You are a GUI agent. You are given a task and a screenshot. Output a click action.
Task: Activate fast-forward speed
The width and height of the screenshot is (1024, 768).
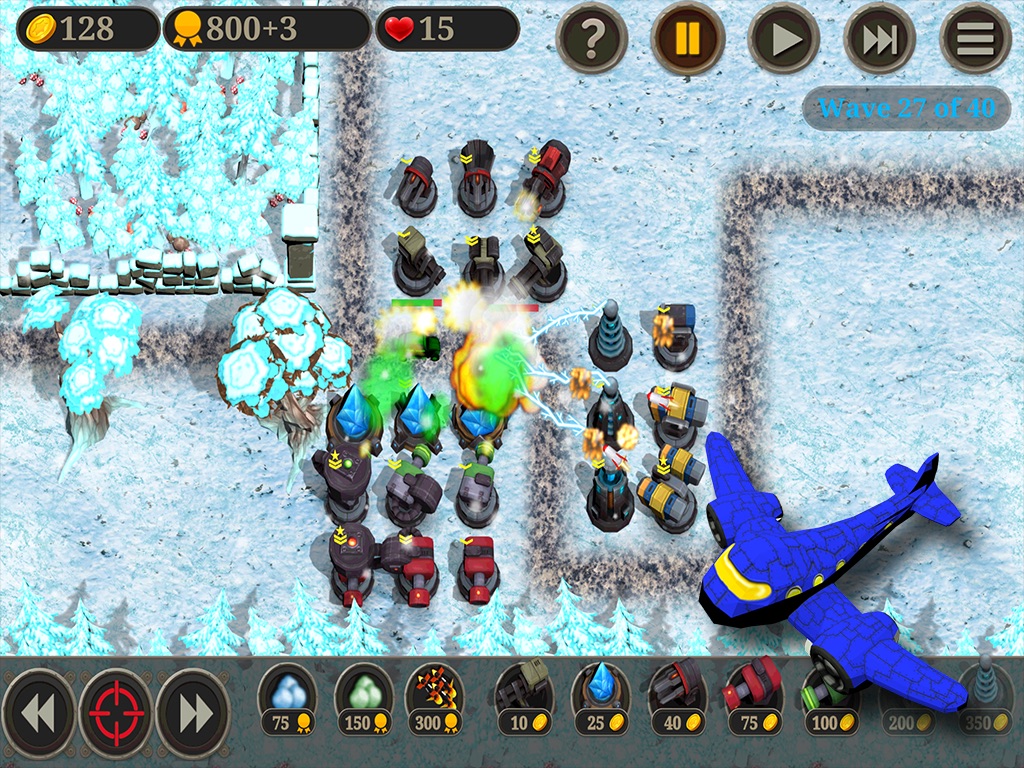pos(880,38)
